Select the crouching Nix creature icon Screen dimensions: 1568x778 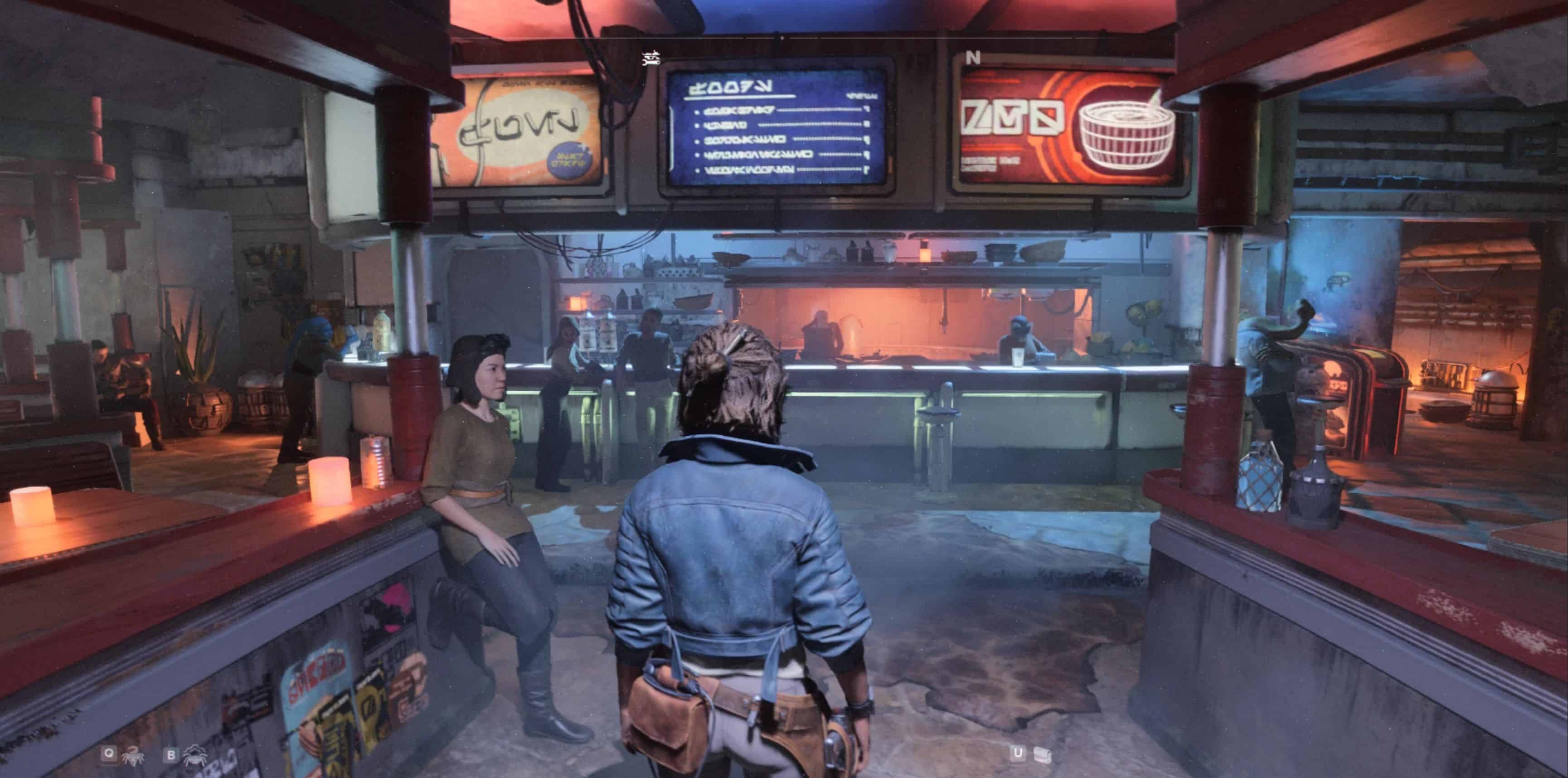pos(195,755)
